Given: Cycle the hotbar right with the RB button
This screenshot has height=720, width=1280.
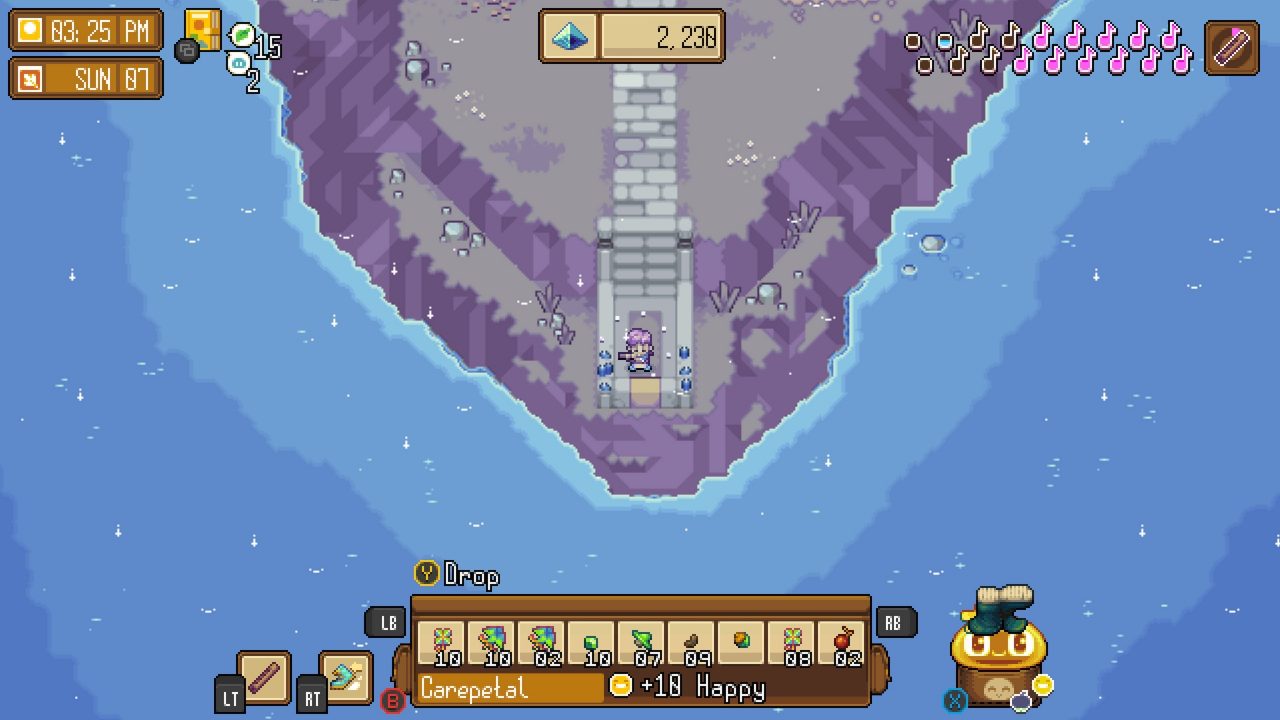Looking at the screenshot, I should click(x=894, y=622).
